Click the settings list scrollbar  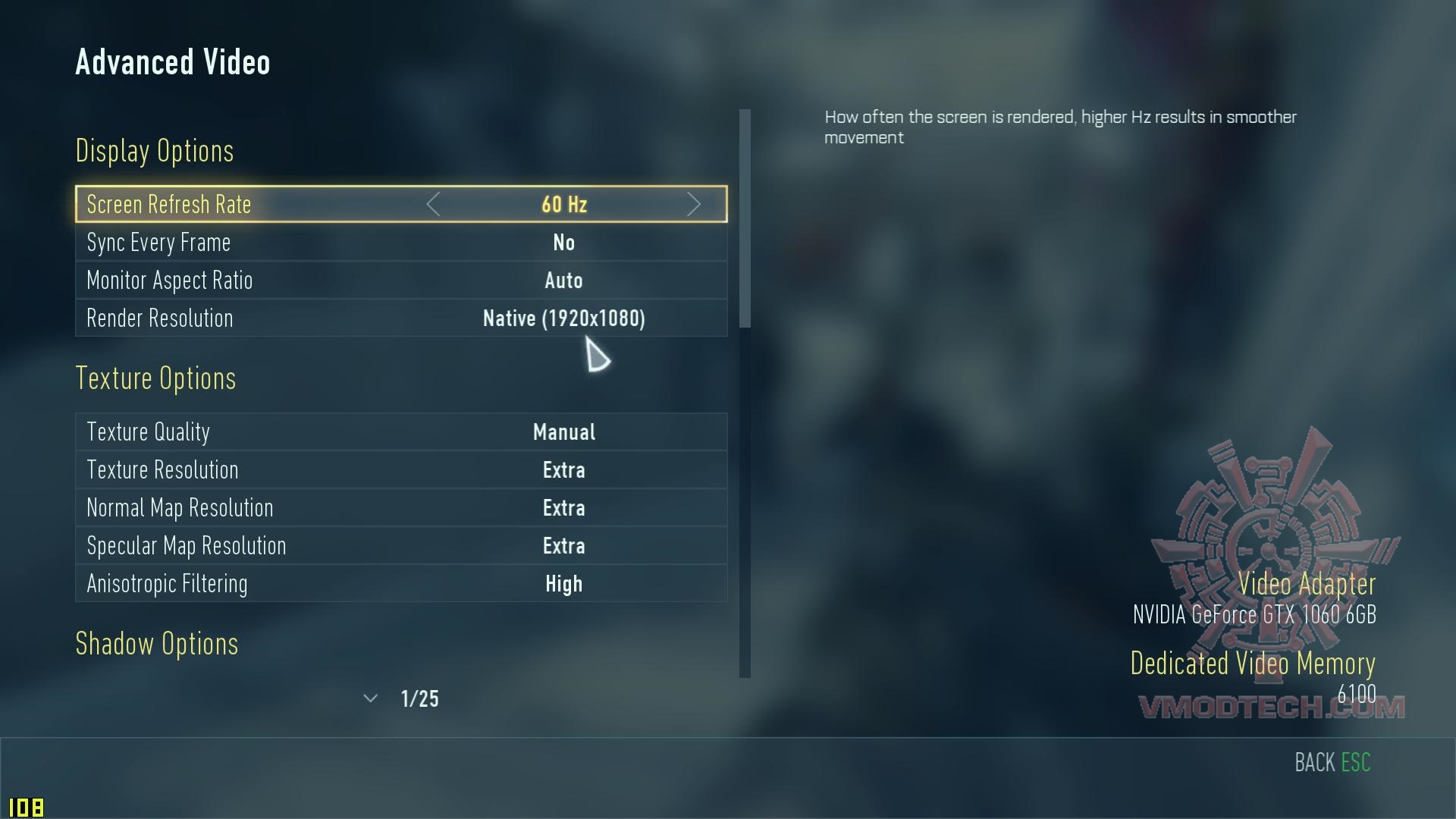745,218
